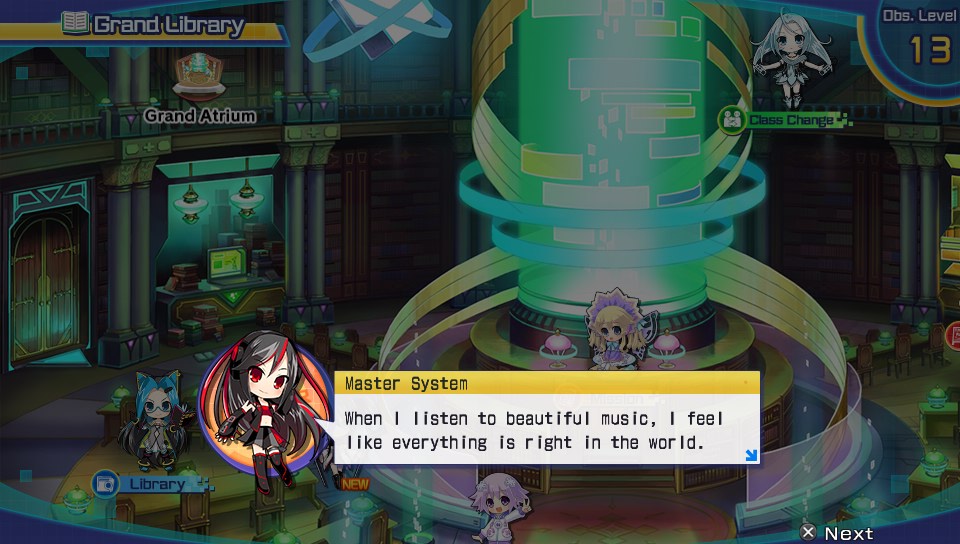Advance dialogue with the blue arrow

tap(750, 456)
